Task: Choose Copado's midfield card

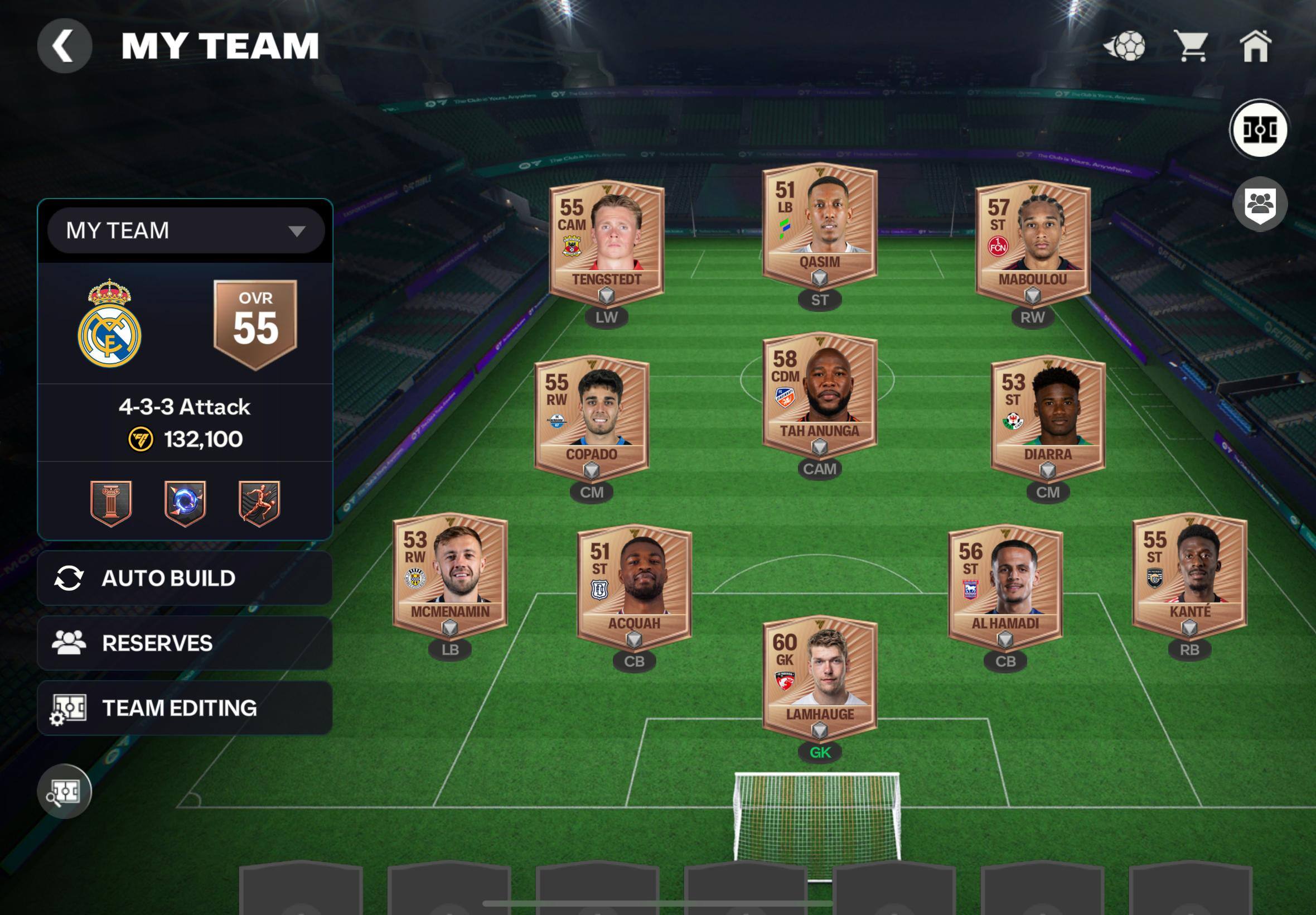Action: point(592,417)
